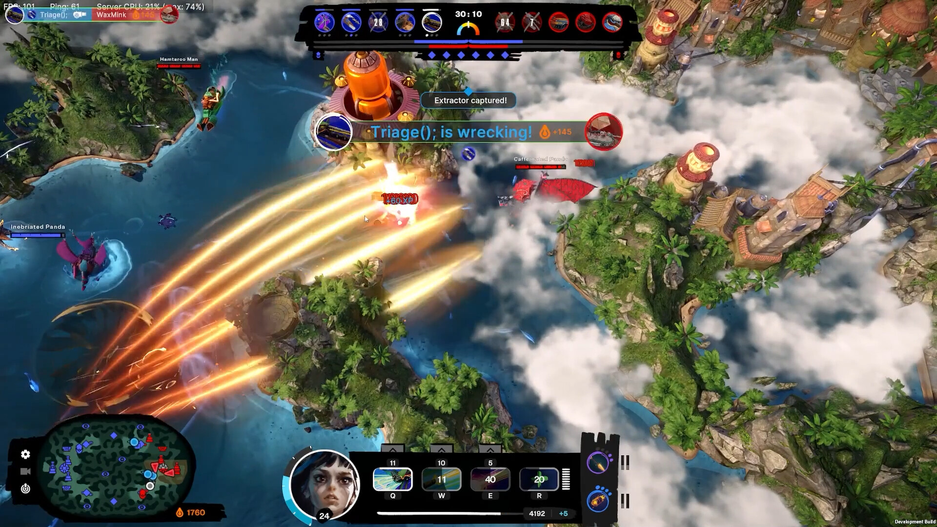Use the W ability on cooldown

point(441,480)
